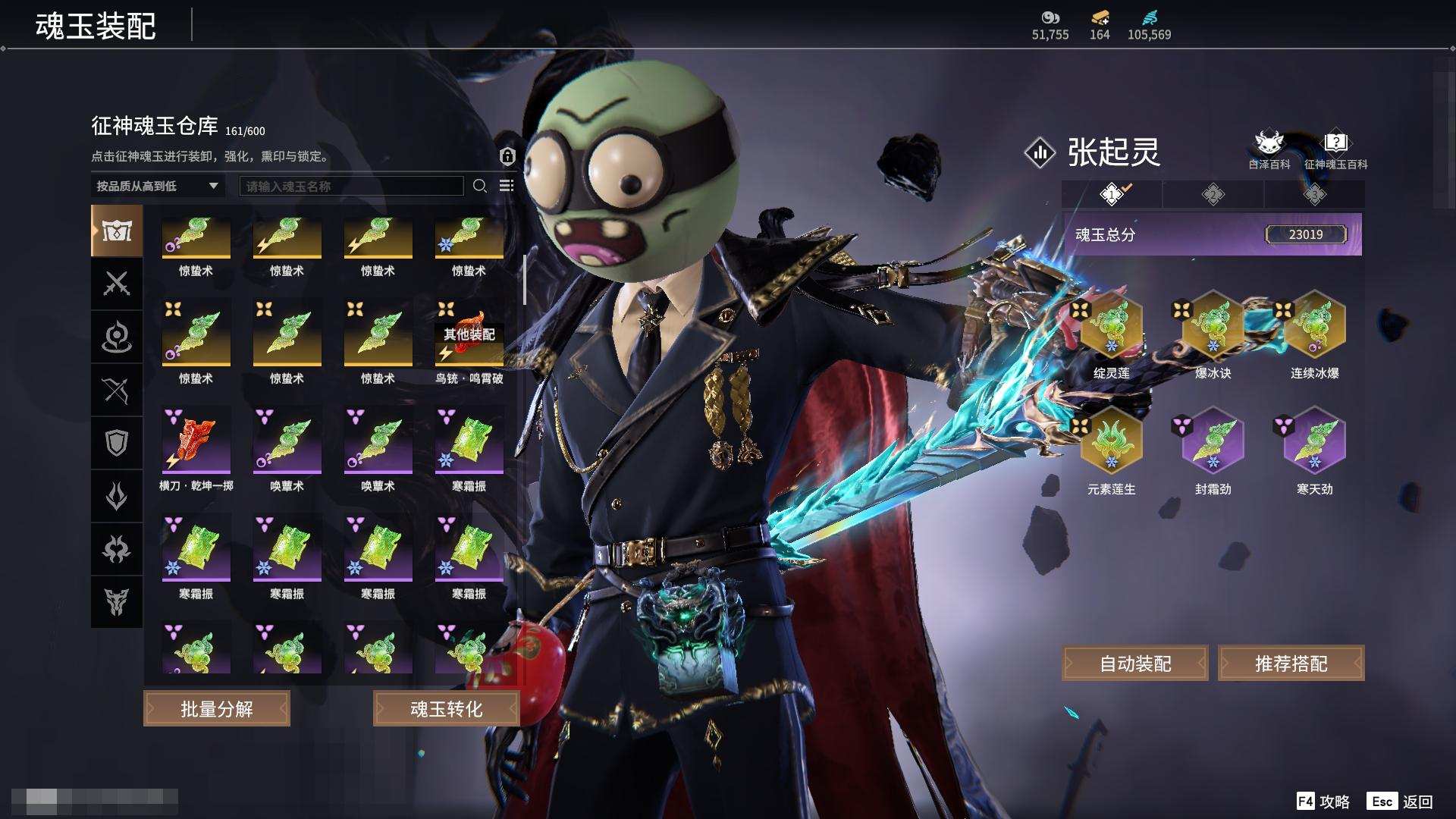Open the 魂玉转化 conversion button
Viewport: 1456px width, 819px height.
tap(446, 708)
